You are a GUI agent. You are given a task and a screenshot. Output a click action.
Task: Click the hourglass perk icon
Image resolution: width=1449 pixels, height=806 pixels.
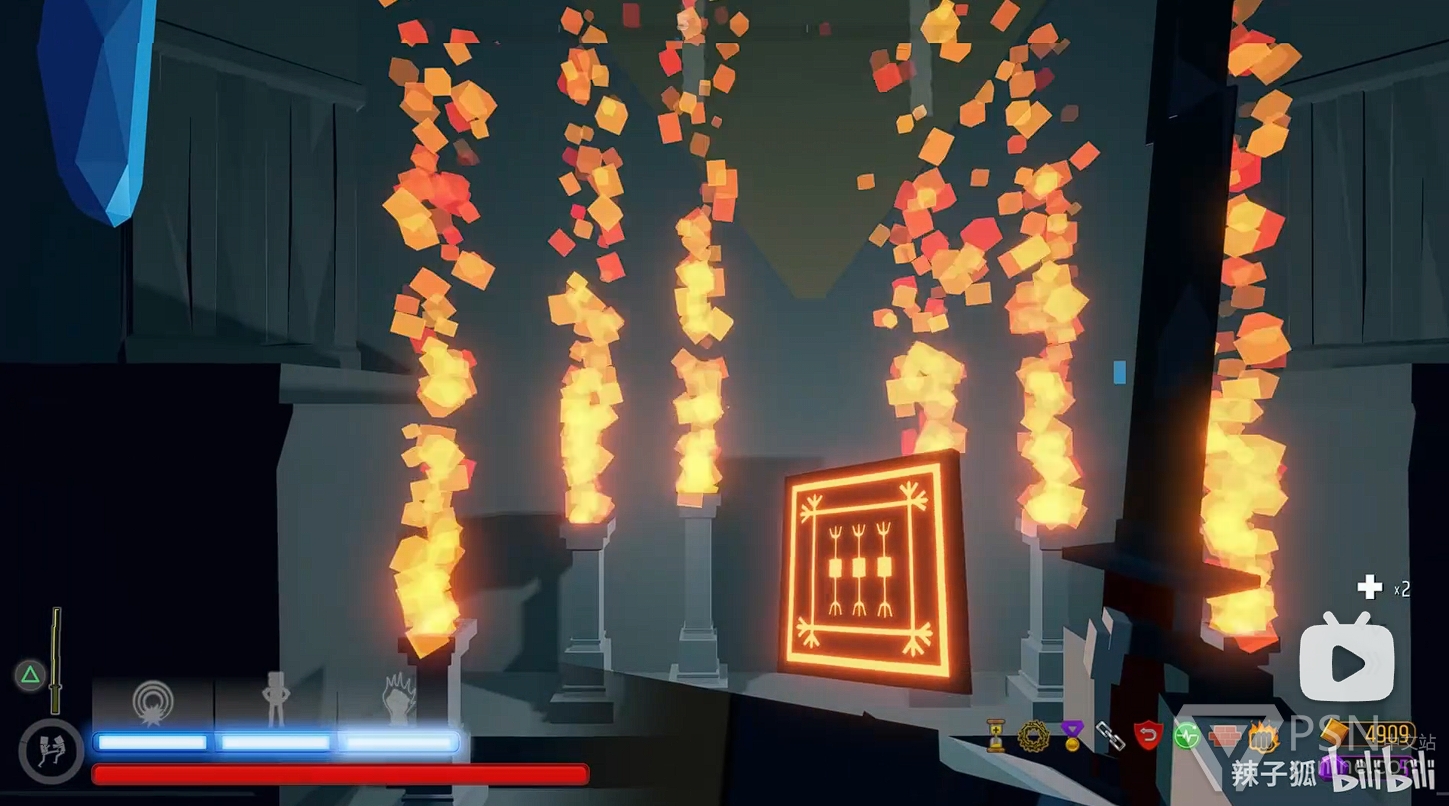coord(996,736)
